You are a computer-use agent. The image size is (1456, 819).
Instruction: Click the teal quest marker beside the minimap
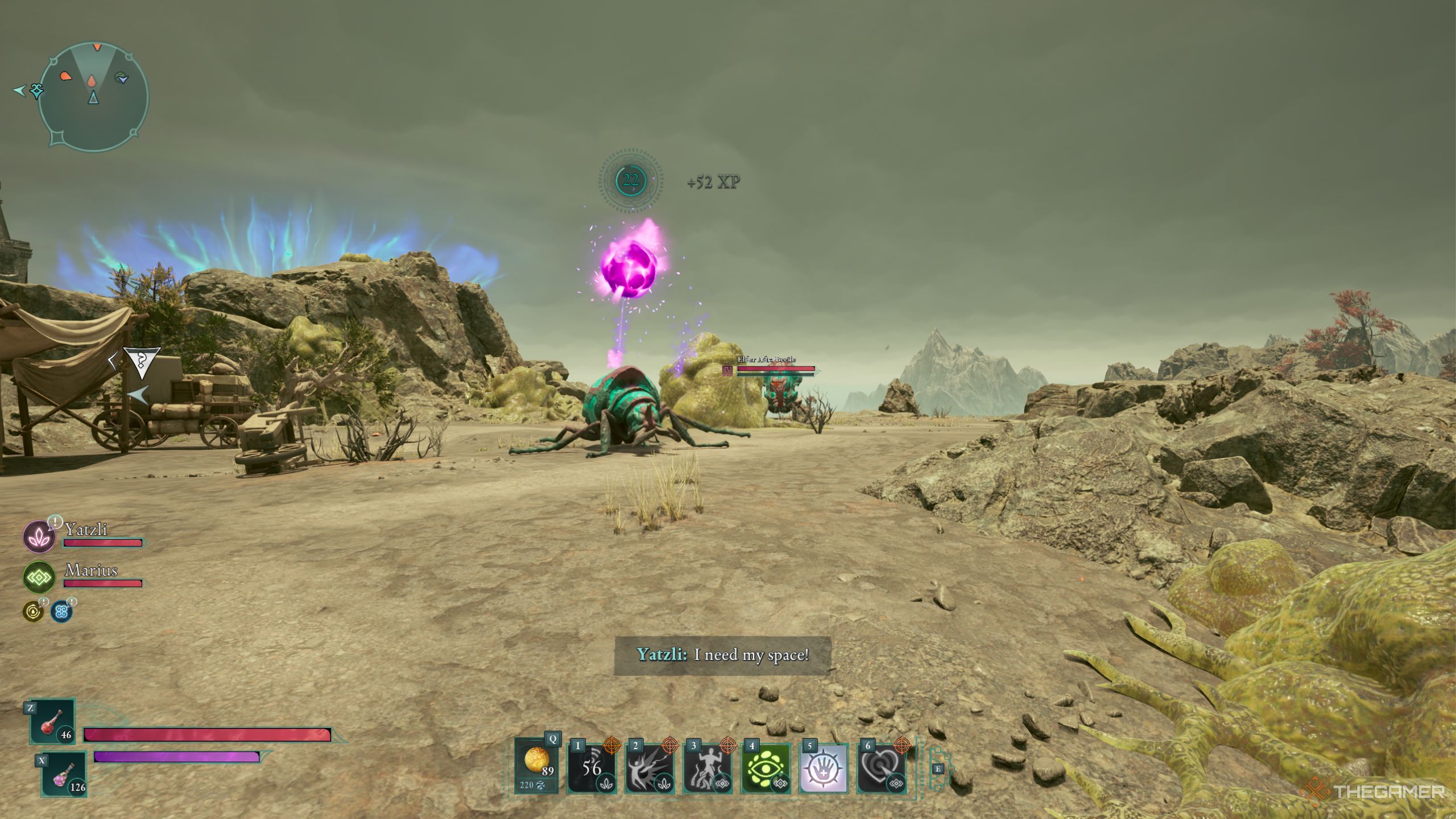[x=36, y=90]
